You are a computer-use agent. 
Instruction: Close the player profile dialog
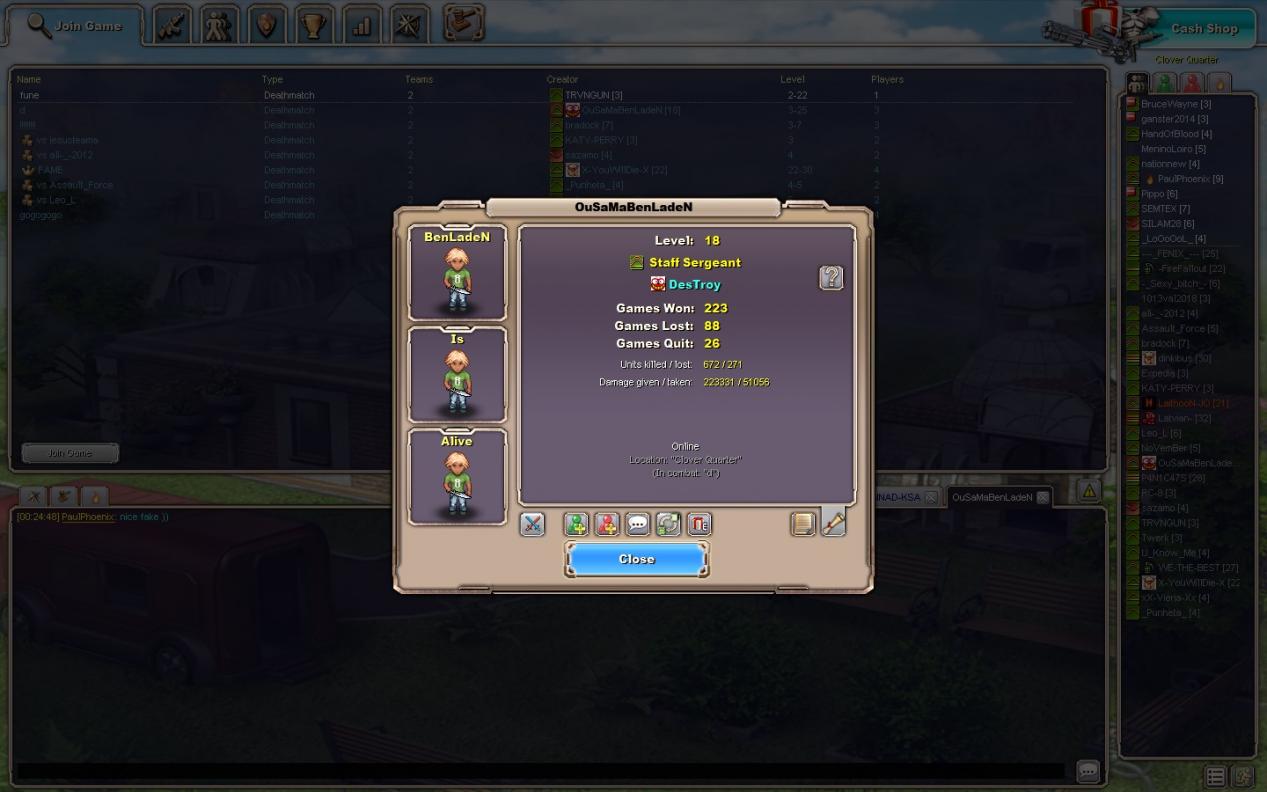[x=636, y=559]
